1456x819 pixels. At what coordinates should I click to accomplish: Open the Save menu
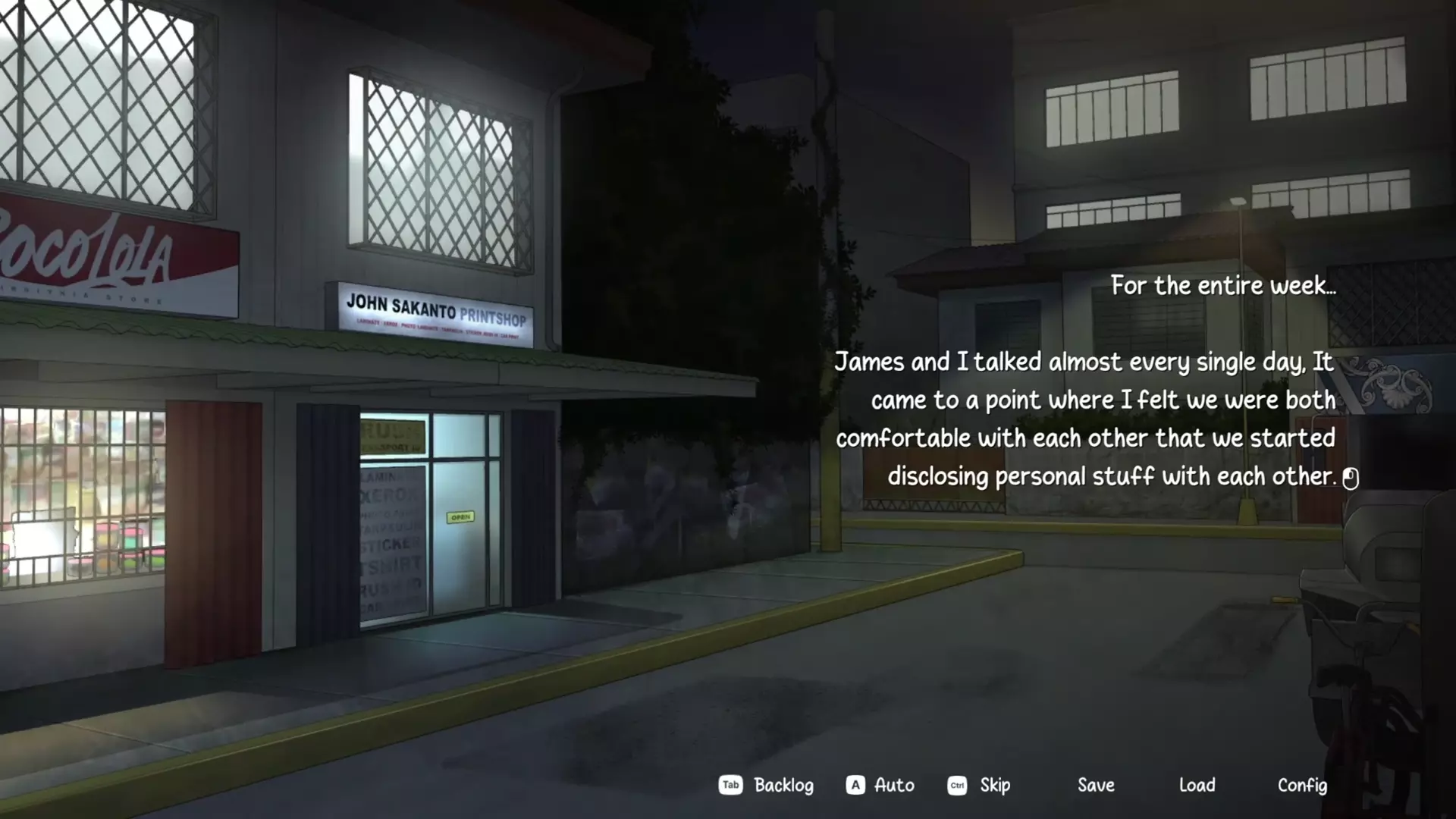pyautogui.click(x=1096, y=785)
